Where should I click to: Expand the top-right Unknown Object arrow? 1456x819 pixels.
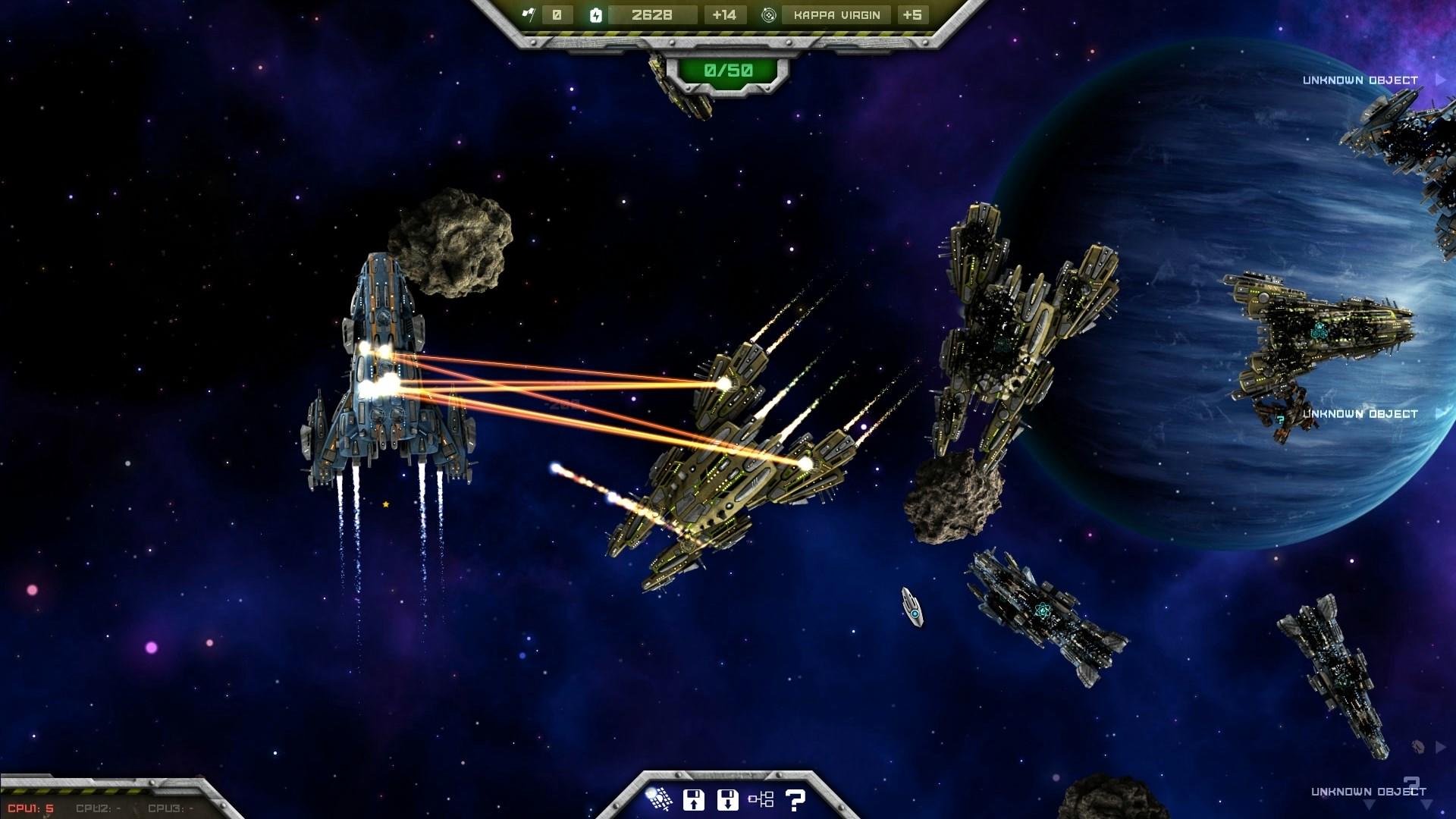[1439, 79]
